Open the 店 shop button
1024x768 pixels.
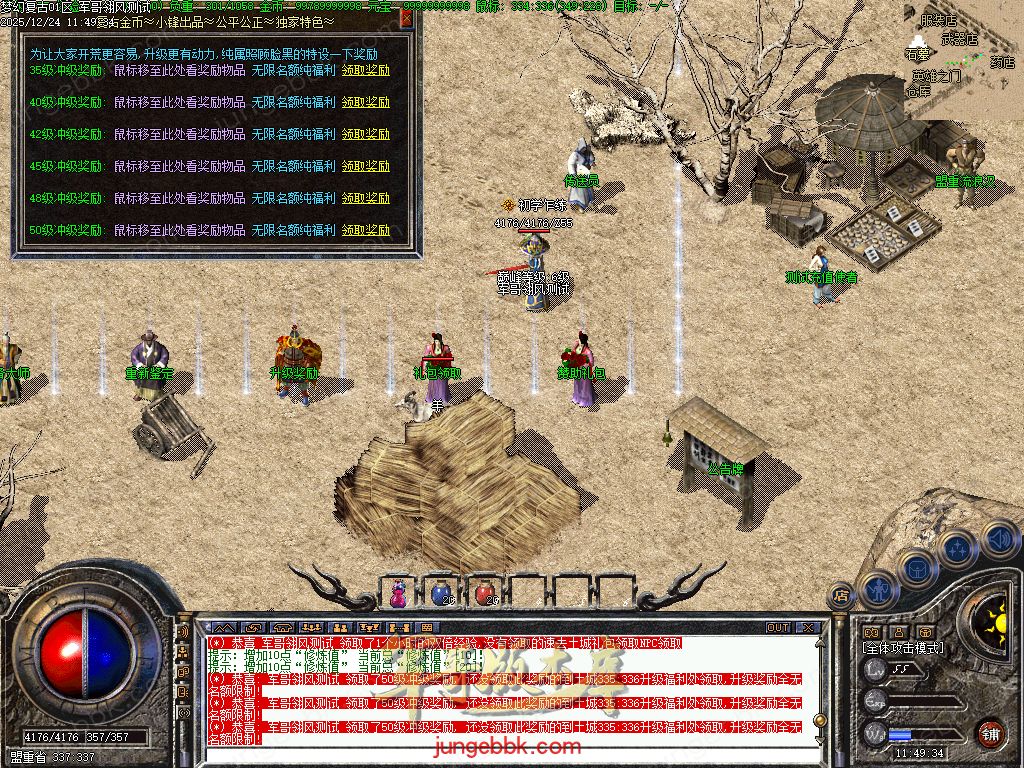(x=842, y=594)
